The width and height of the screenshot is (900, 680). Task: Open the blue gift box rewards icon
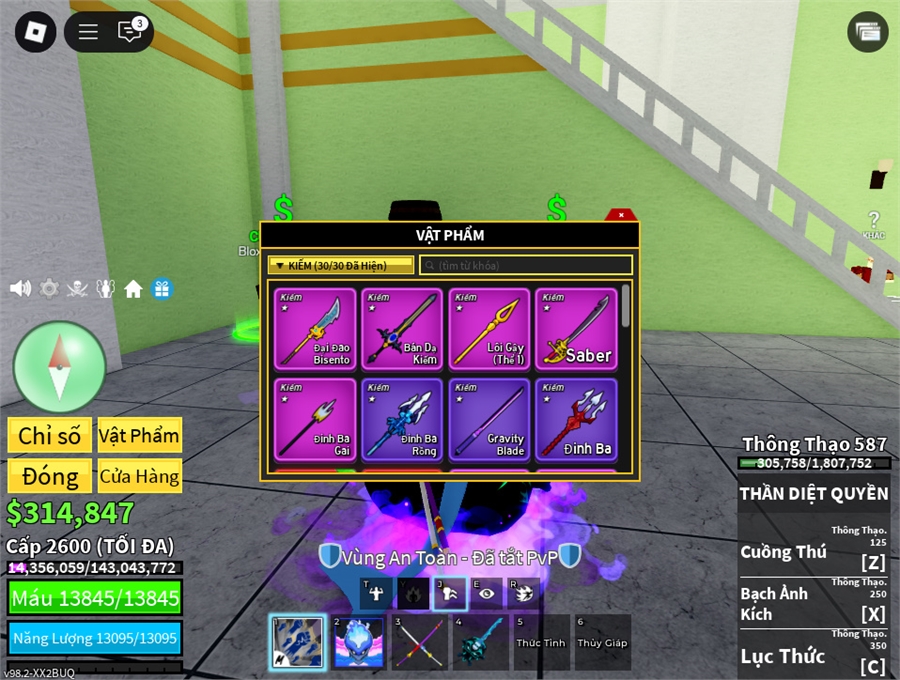pyautogui.click(x=161, y=289)
